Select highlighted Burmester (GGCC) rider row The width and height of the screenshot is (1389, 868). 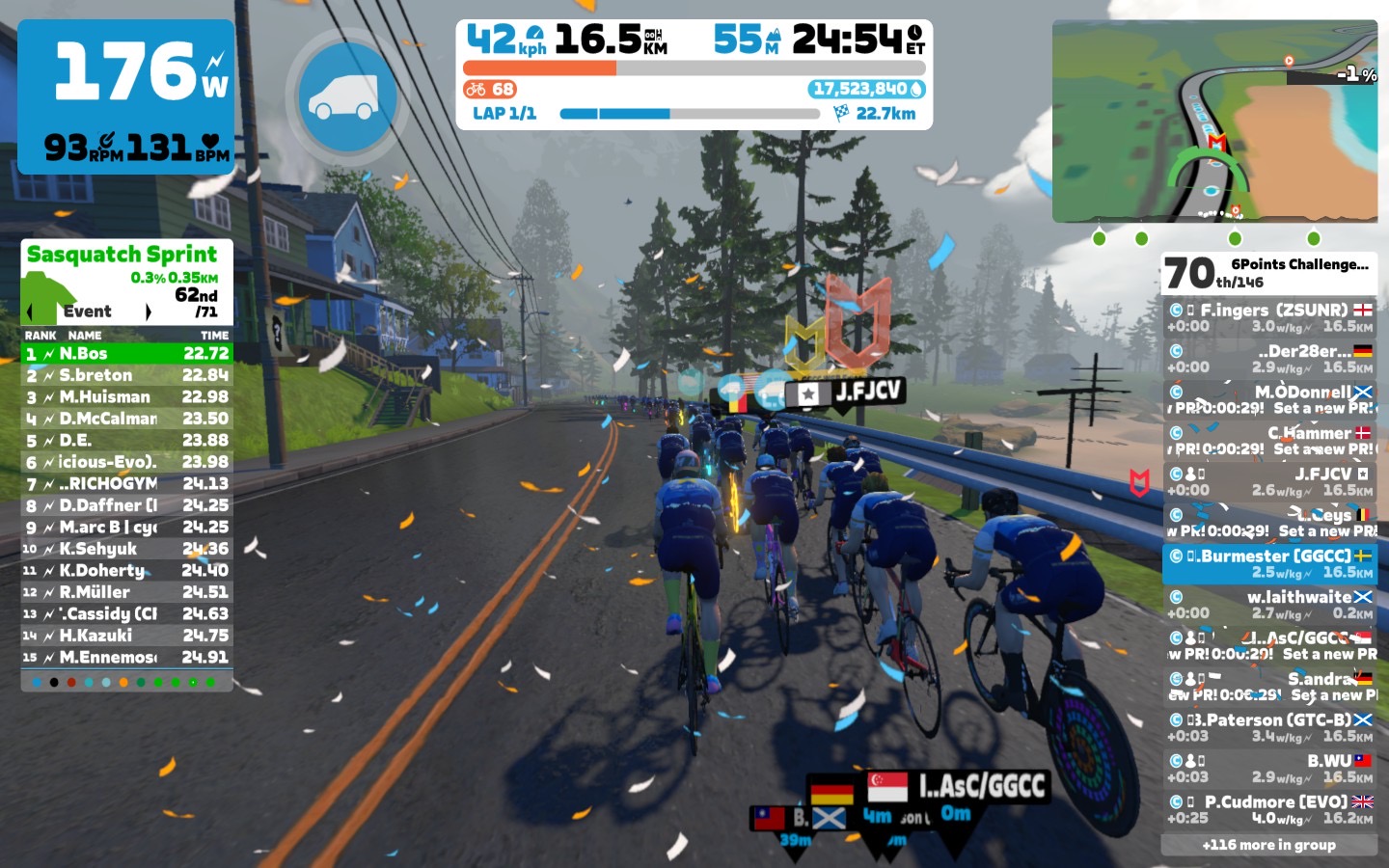[x=1268, y=564]
